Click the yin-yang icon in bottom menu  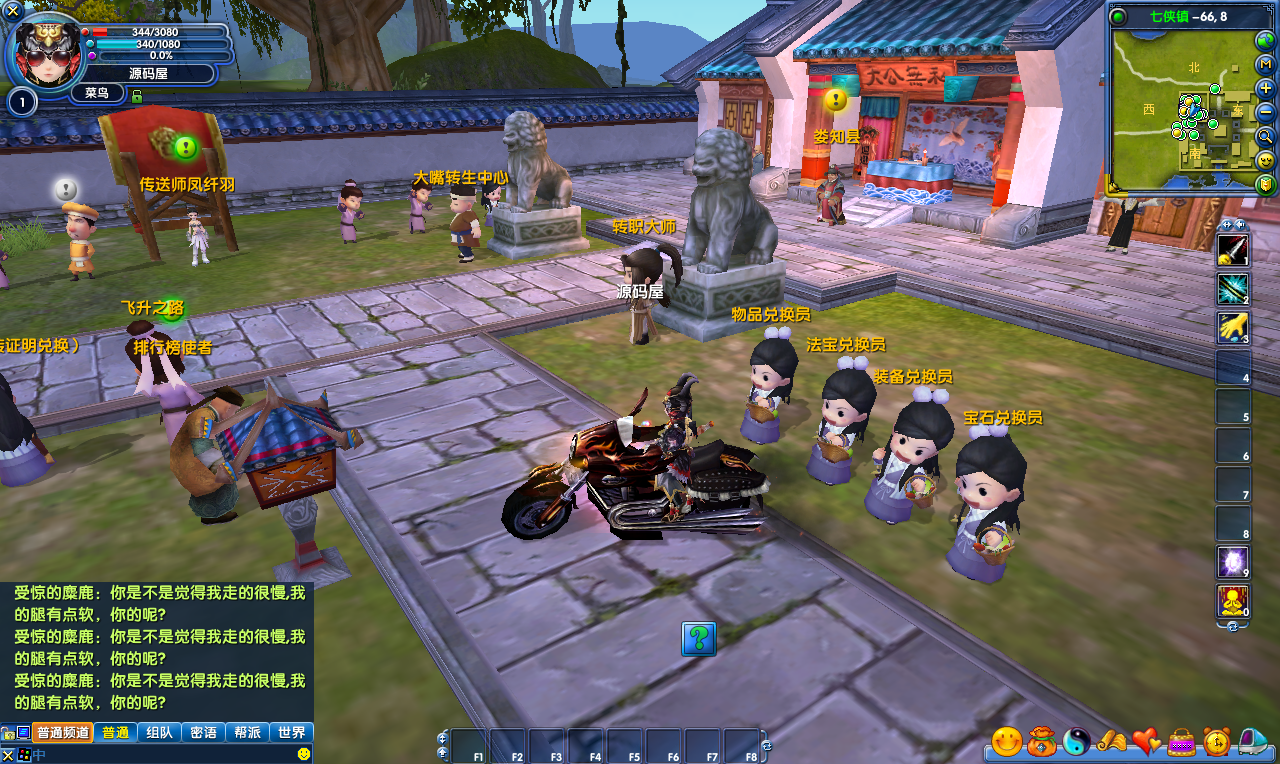tap(1076, 741)
